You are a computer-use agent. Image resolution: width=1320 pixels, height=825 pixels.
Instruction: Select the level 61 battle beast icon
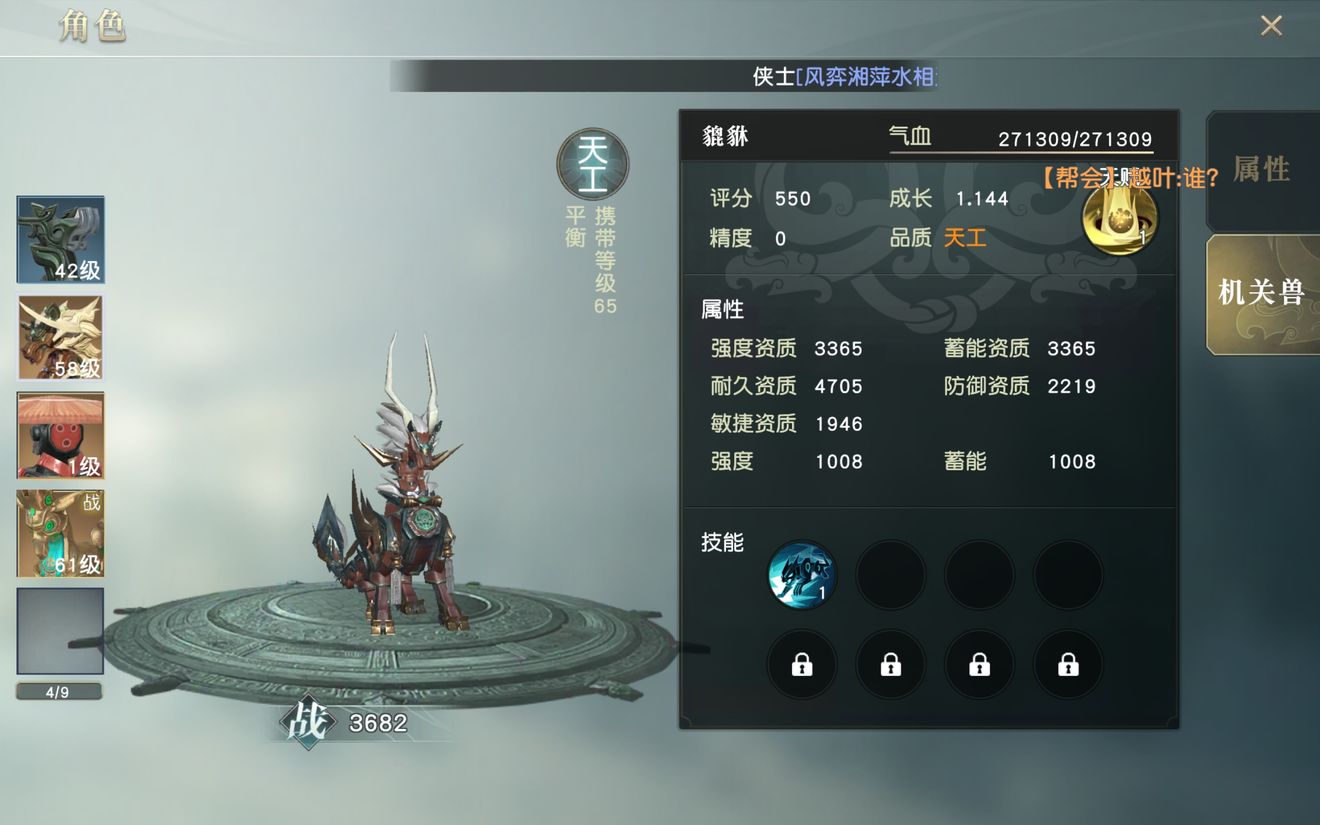59,533
